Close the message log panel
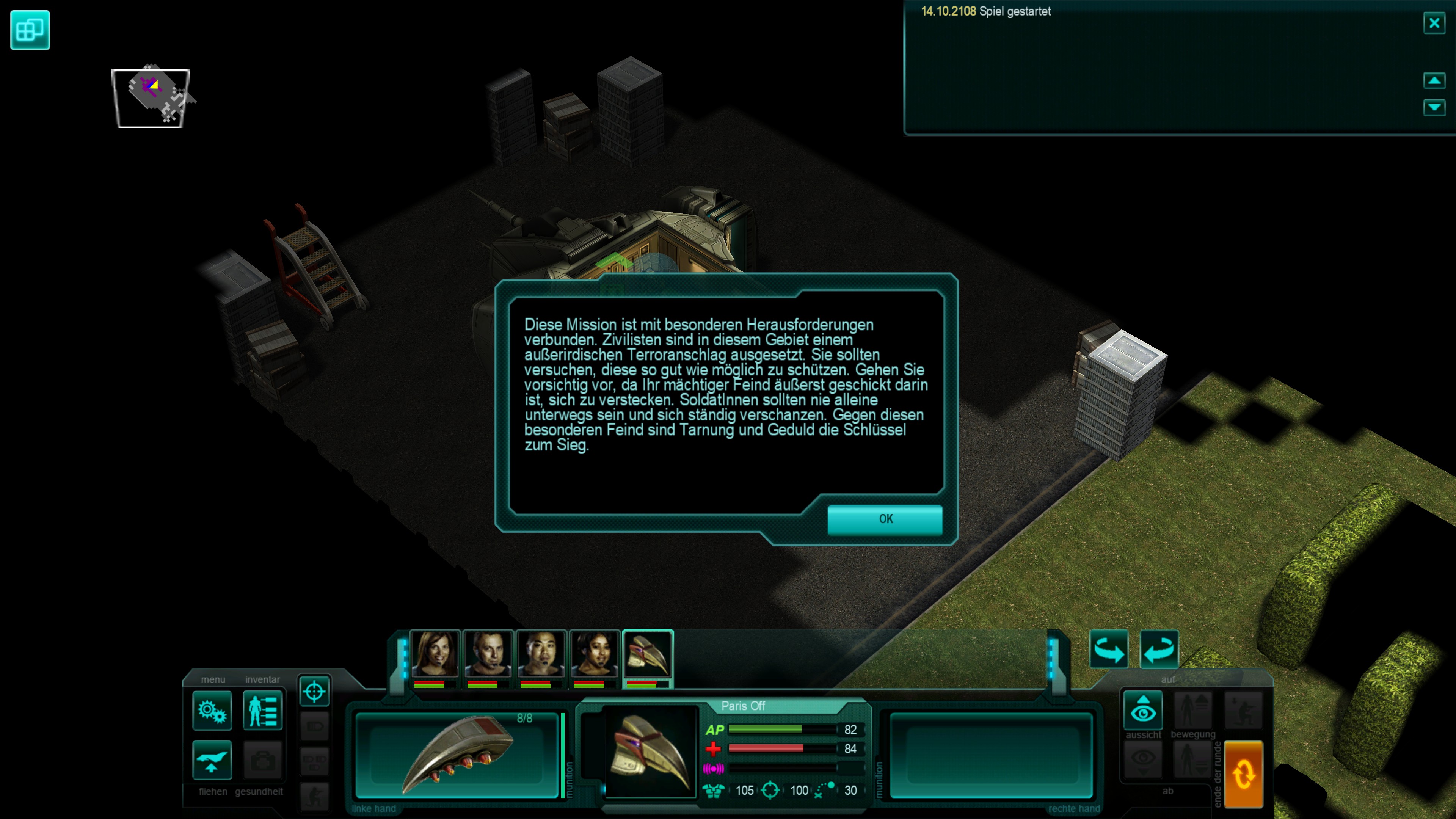This screenshot has height=819, width=1456. point(1434,23)
